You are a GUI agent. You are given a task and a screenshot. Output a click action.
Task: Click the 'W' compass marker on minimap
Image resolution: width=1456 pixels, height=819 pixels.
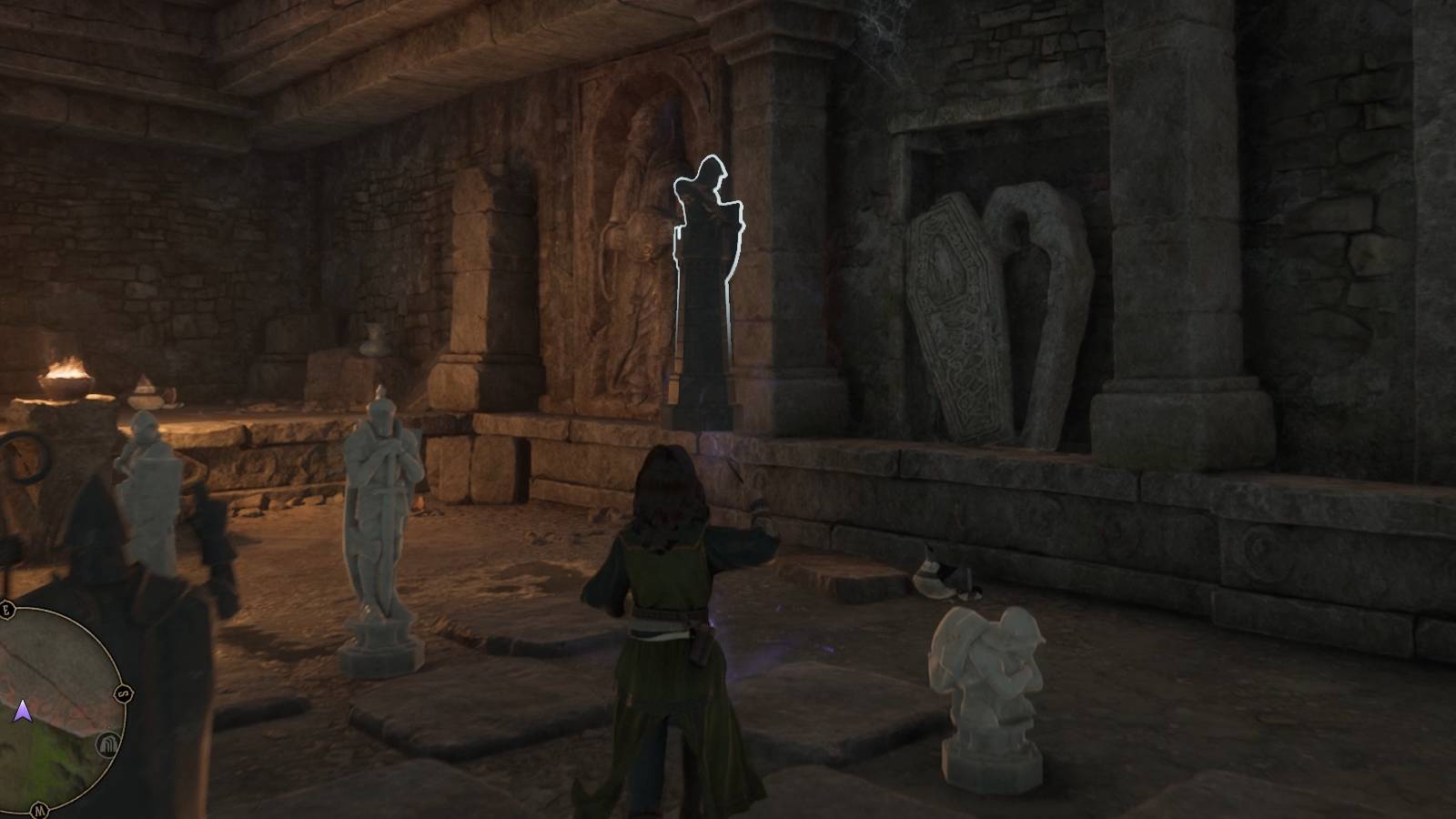(x=38, y=808)
